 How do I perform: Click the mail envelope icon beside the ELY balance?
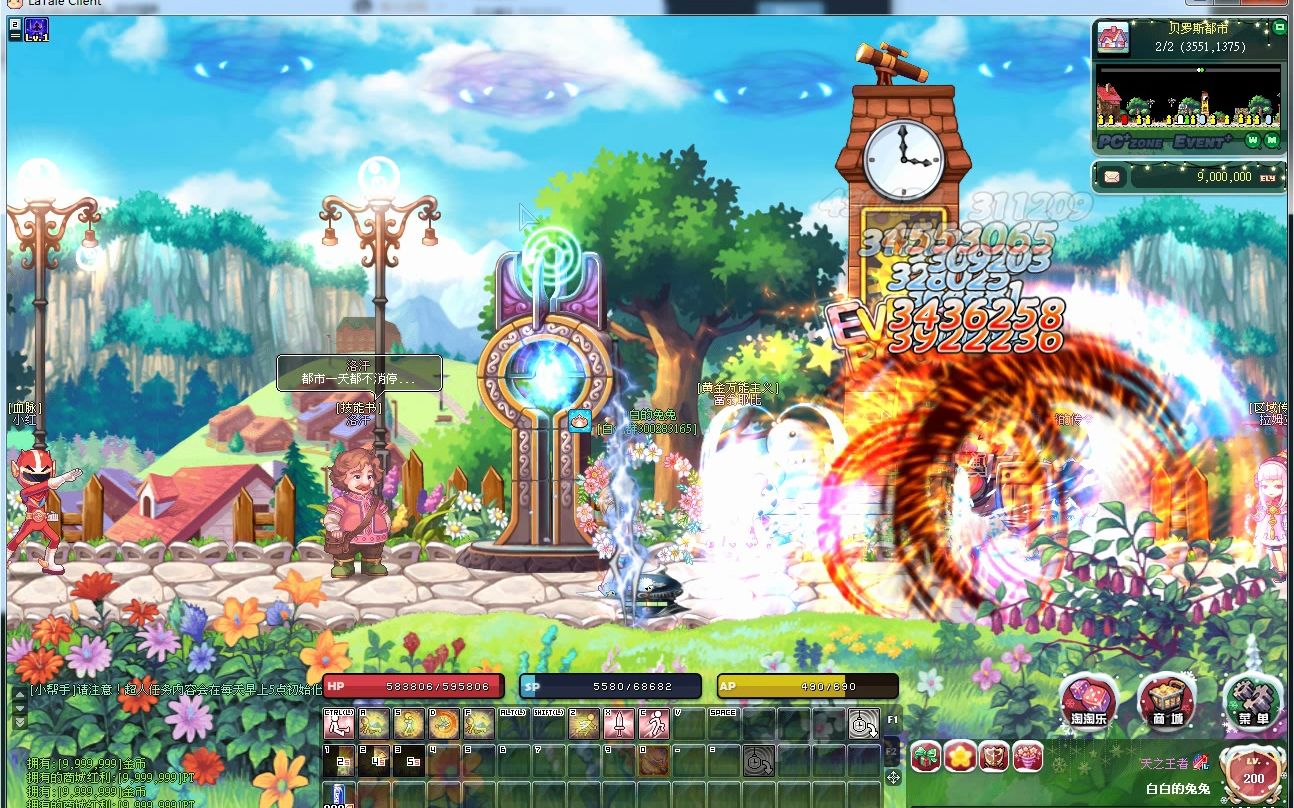tap(1111, 177)
